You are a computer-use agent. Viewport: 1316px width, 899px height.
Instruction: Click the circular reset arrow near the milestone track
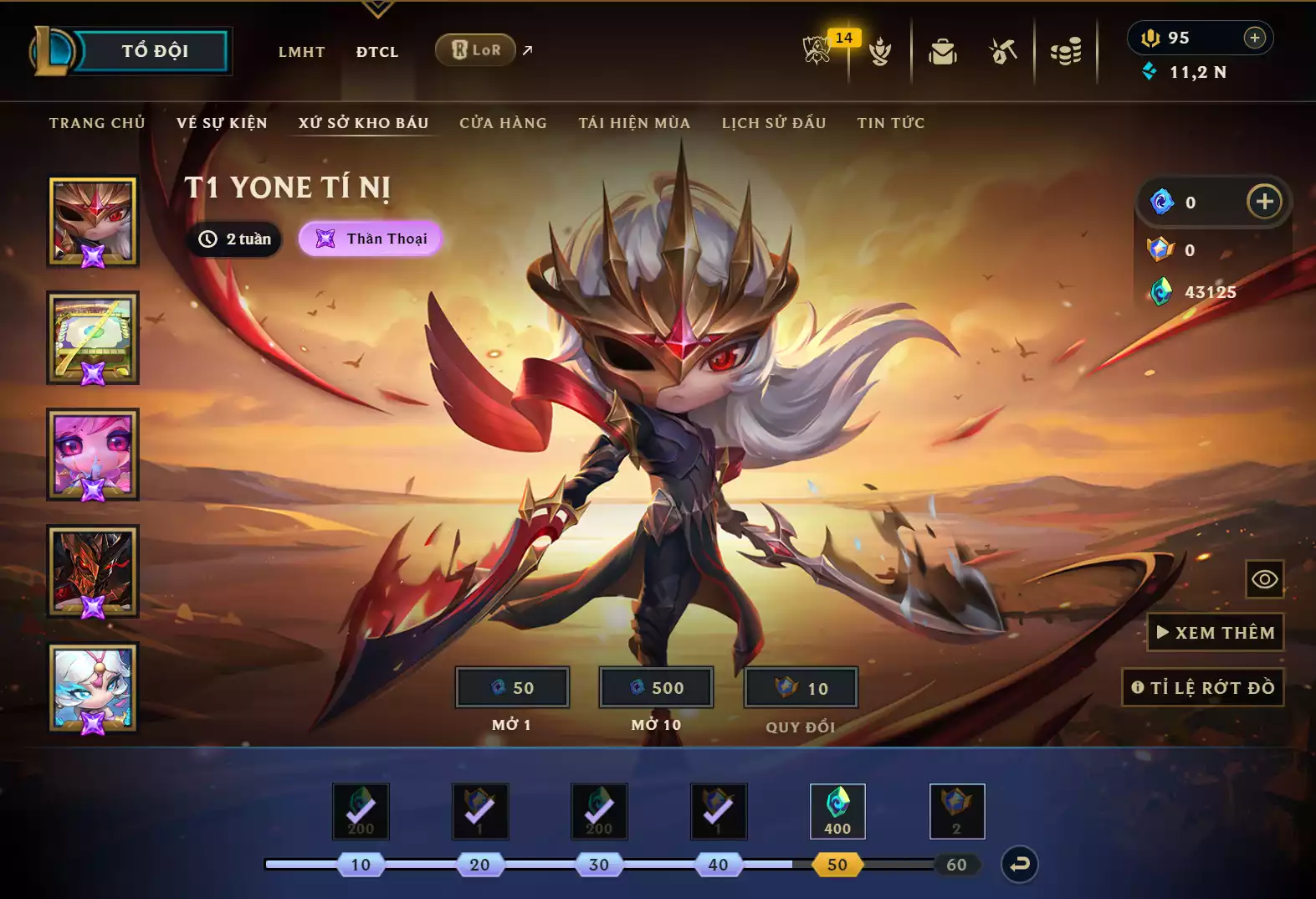(1020, 865)
